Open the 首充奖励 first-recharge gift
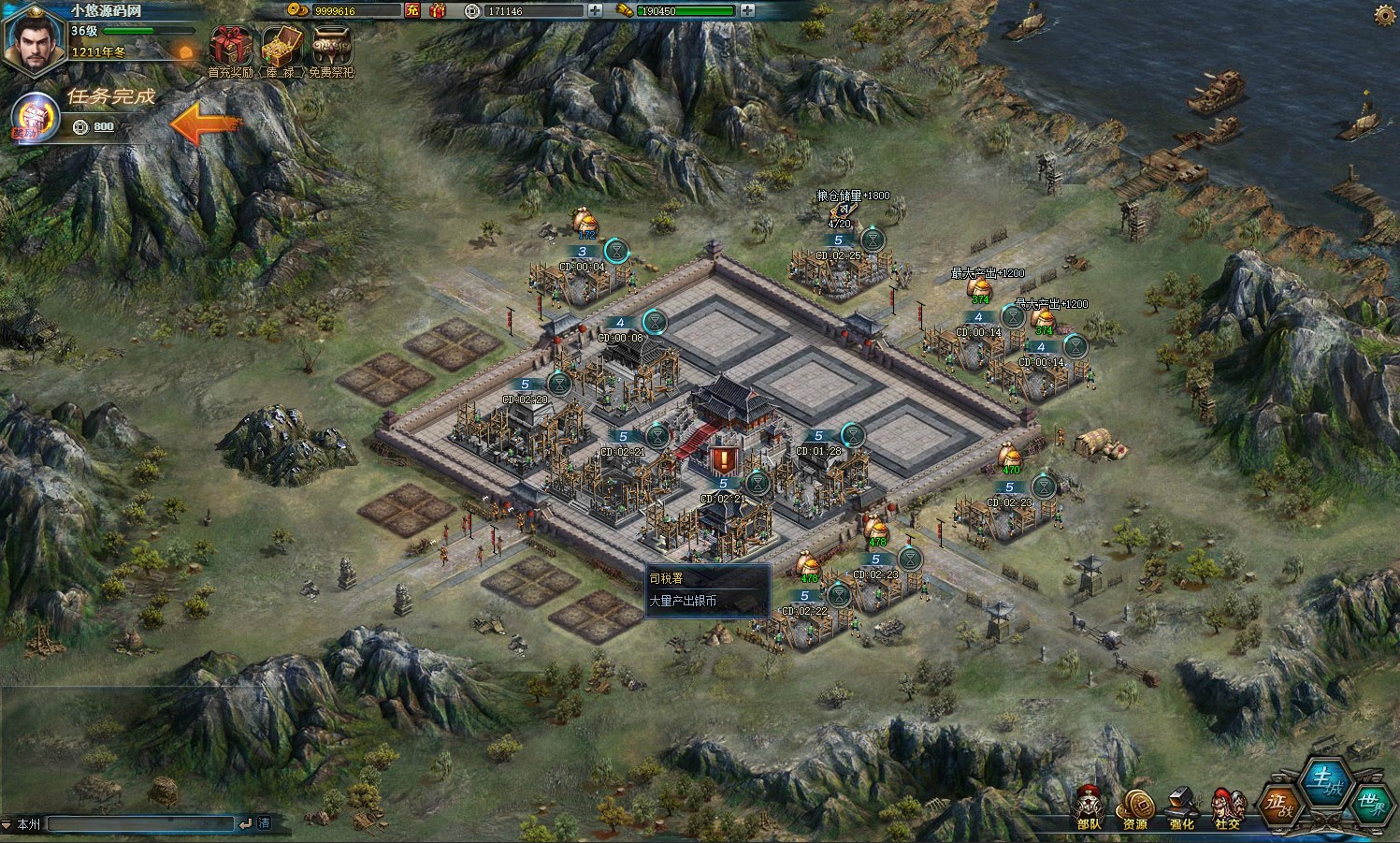This screenshot has height=843, width=1400. (x=230, y=47)
